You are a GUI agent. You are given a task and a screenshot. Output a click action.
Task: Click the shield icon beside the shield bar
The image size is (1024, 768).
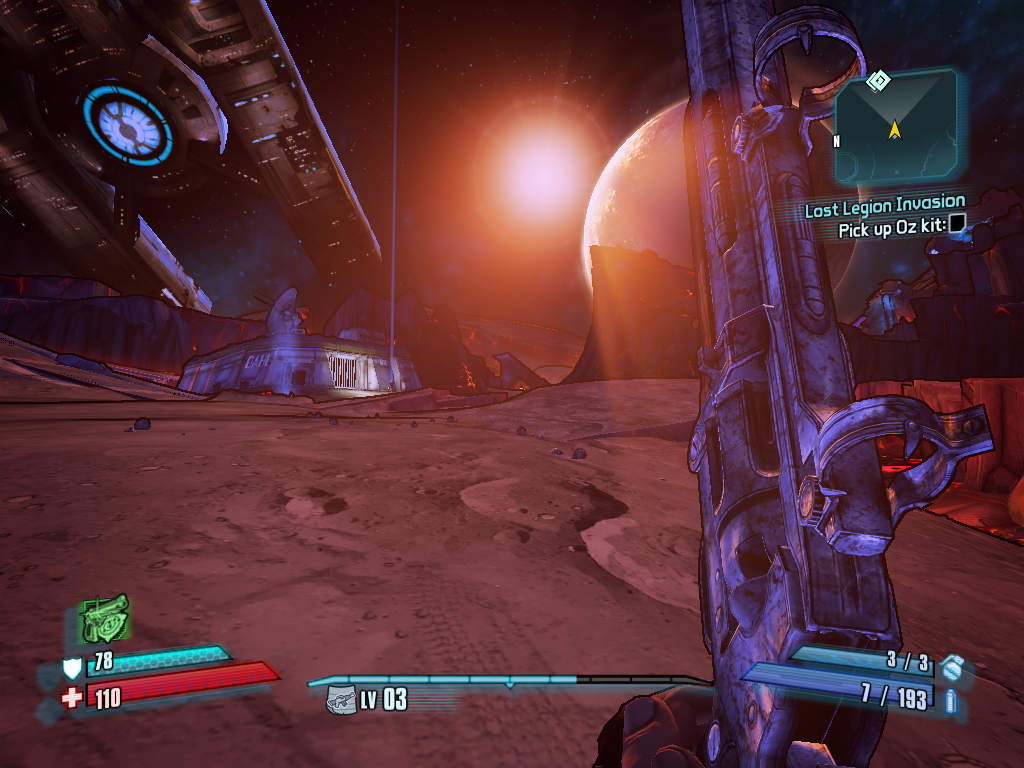coord(72,668)
